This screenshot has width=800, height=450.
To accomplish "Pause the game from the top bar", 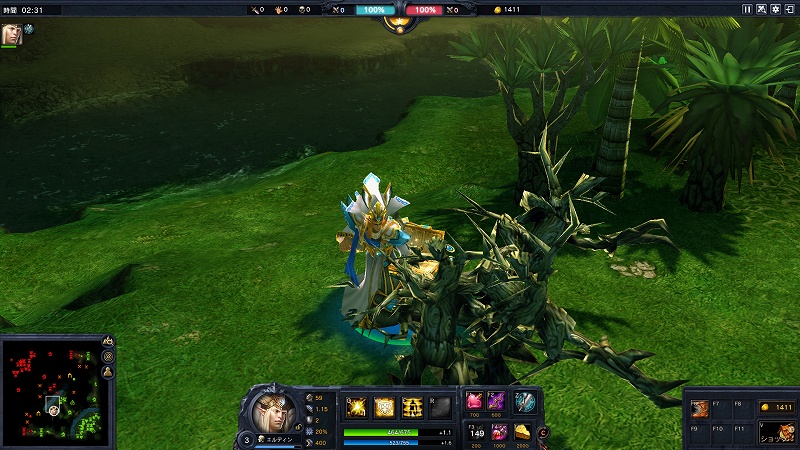I will coord(747,9).
